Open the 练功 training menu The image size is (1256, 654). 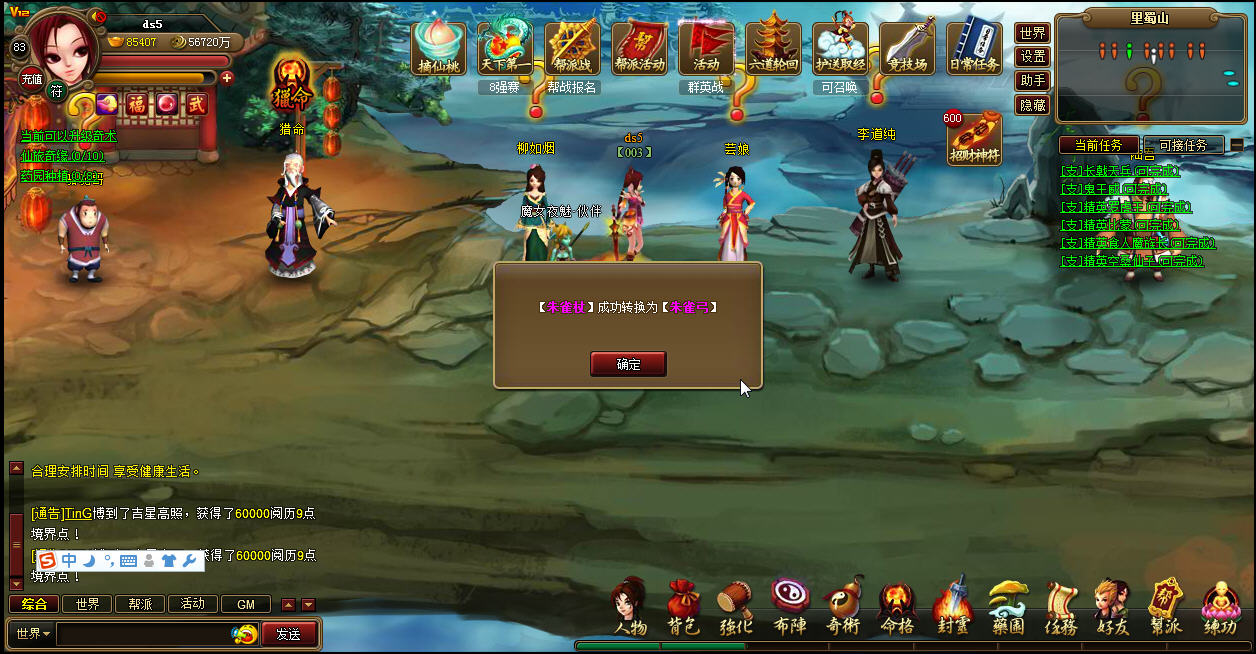click(x=1220, y=607)
